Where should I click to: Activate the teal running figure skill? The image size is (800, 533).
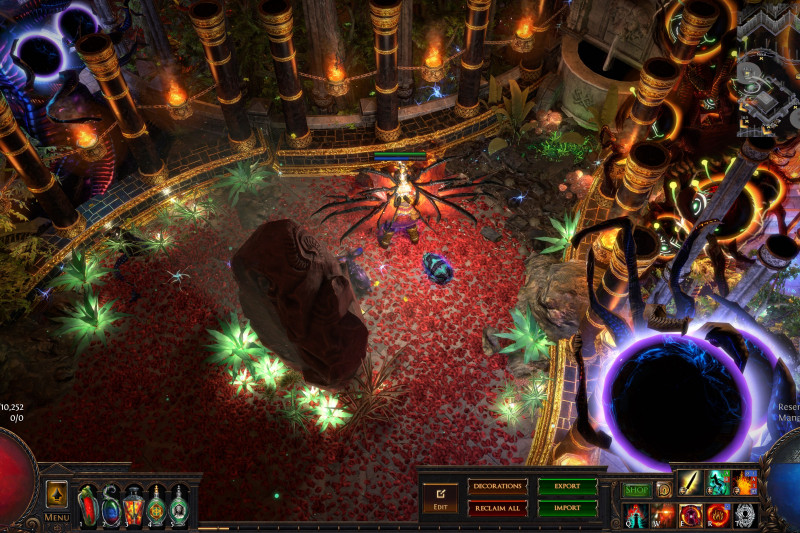[x=718, y=484]
